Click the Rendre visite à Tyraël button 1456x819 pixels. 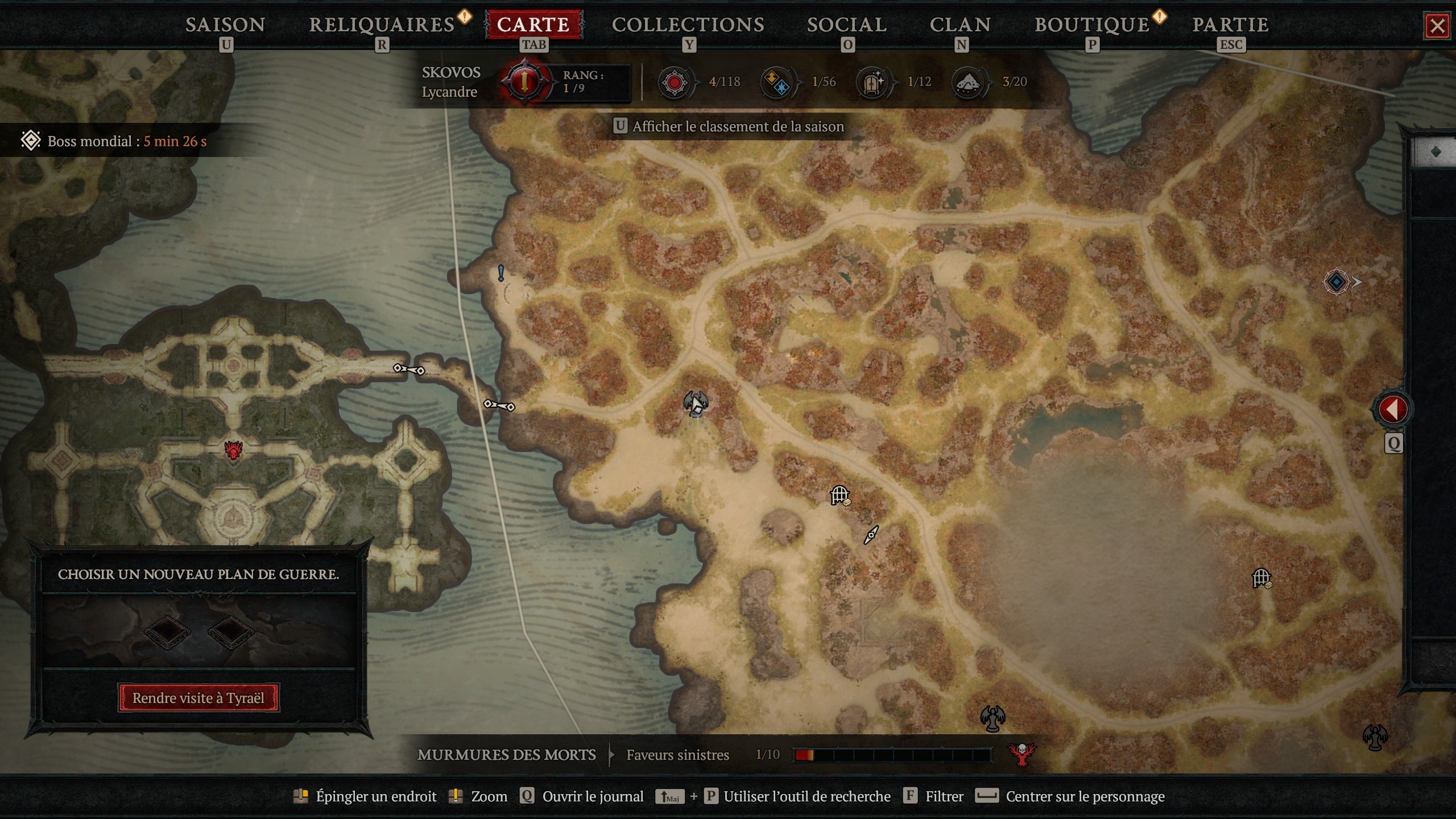pos(198,698)
